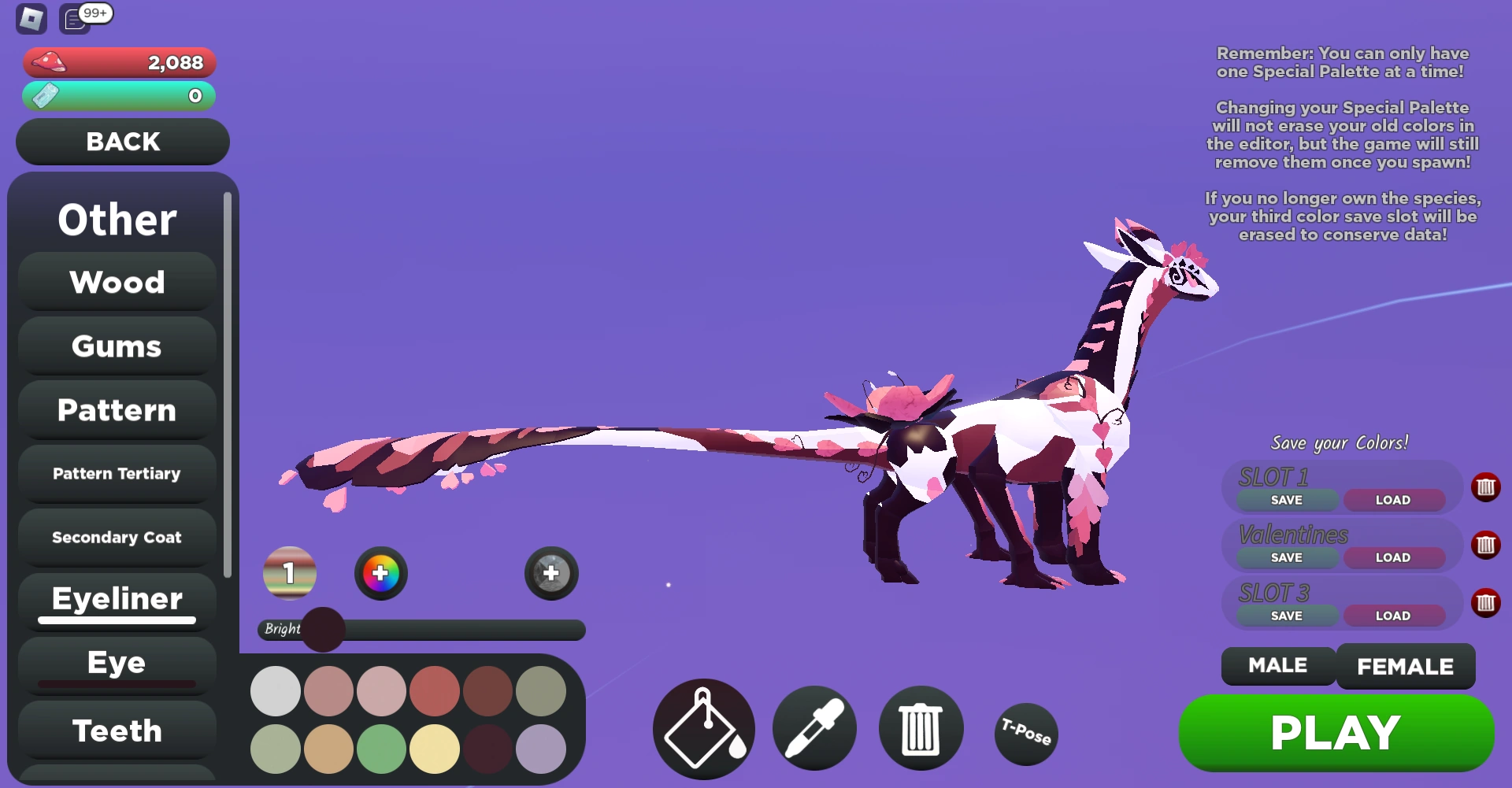Enable T-Pose mode
The image size is (1512, 788).
[1025, 734]
